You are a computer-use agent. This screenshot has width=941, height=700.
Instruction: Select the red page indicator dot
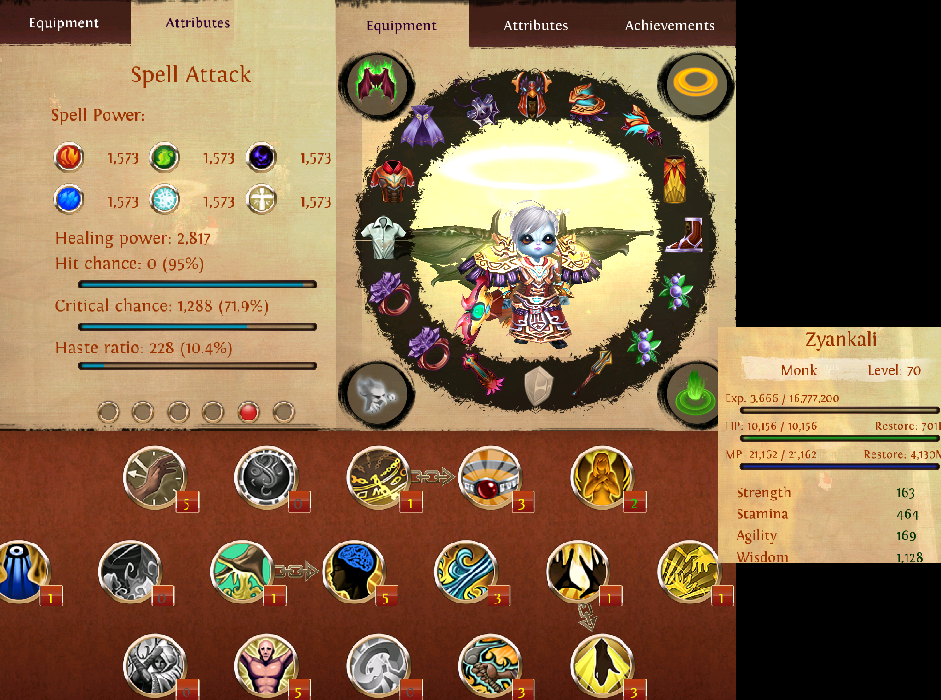tap(249, 411)
